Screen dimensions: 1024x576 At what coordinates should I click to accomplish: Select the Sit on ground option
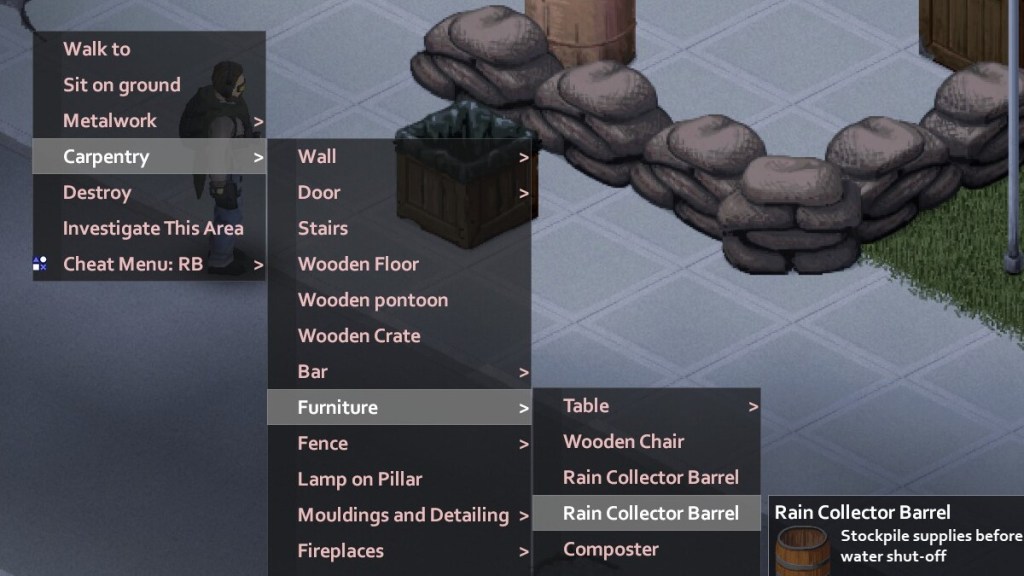tap(122, 85)
